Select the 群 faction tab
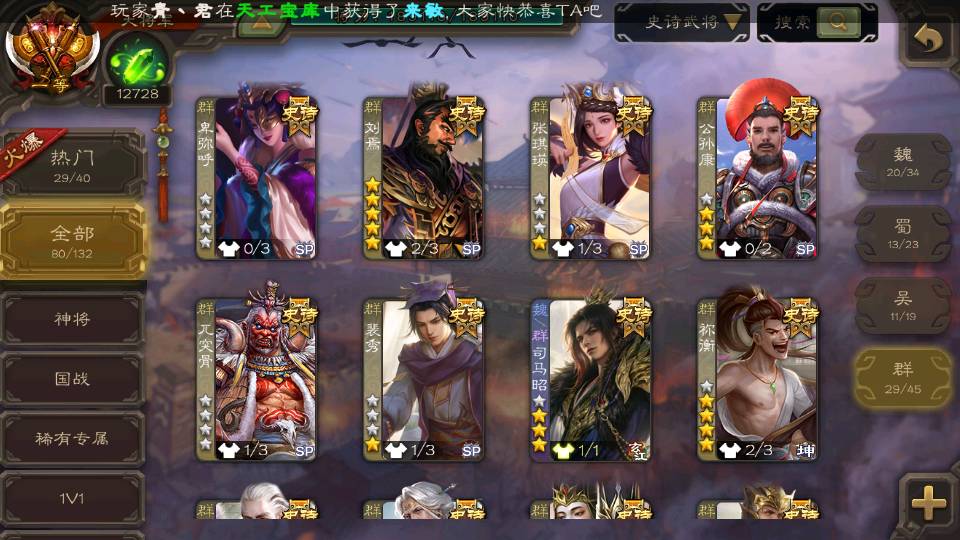Viewport: 960px width, 540px height. coord(903,378)
